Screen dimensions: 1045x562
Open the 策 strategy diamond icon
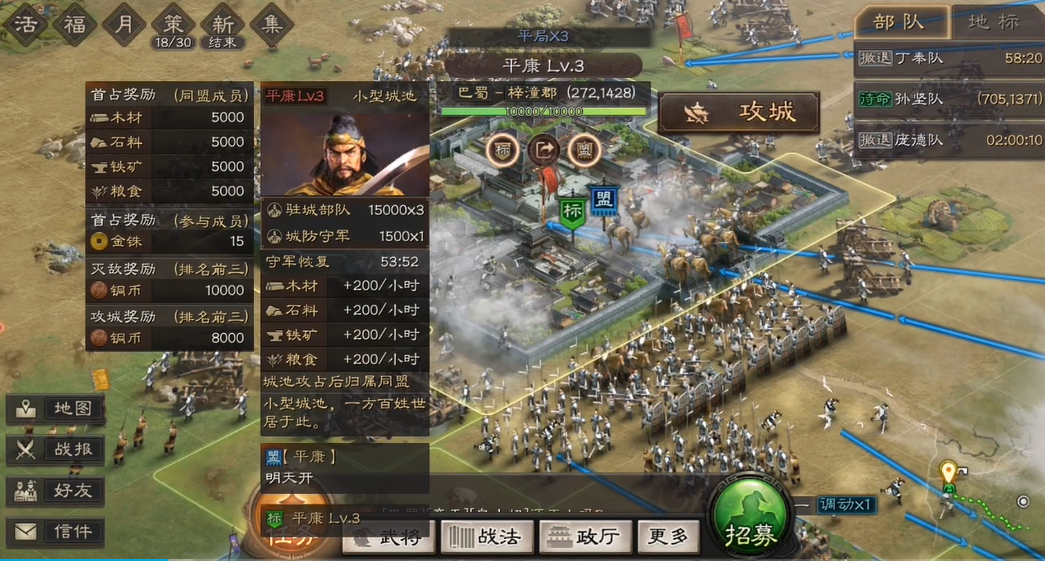(x=174, y=25)
